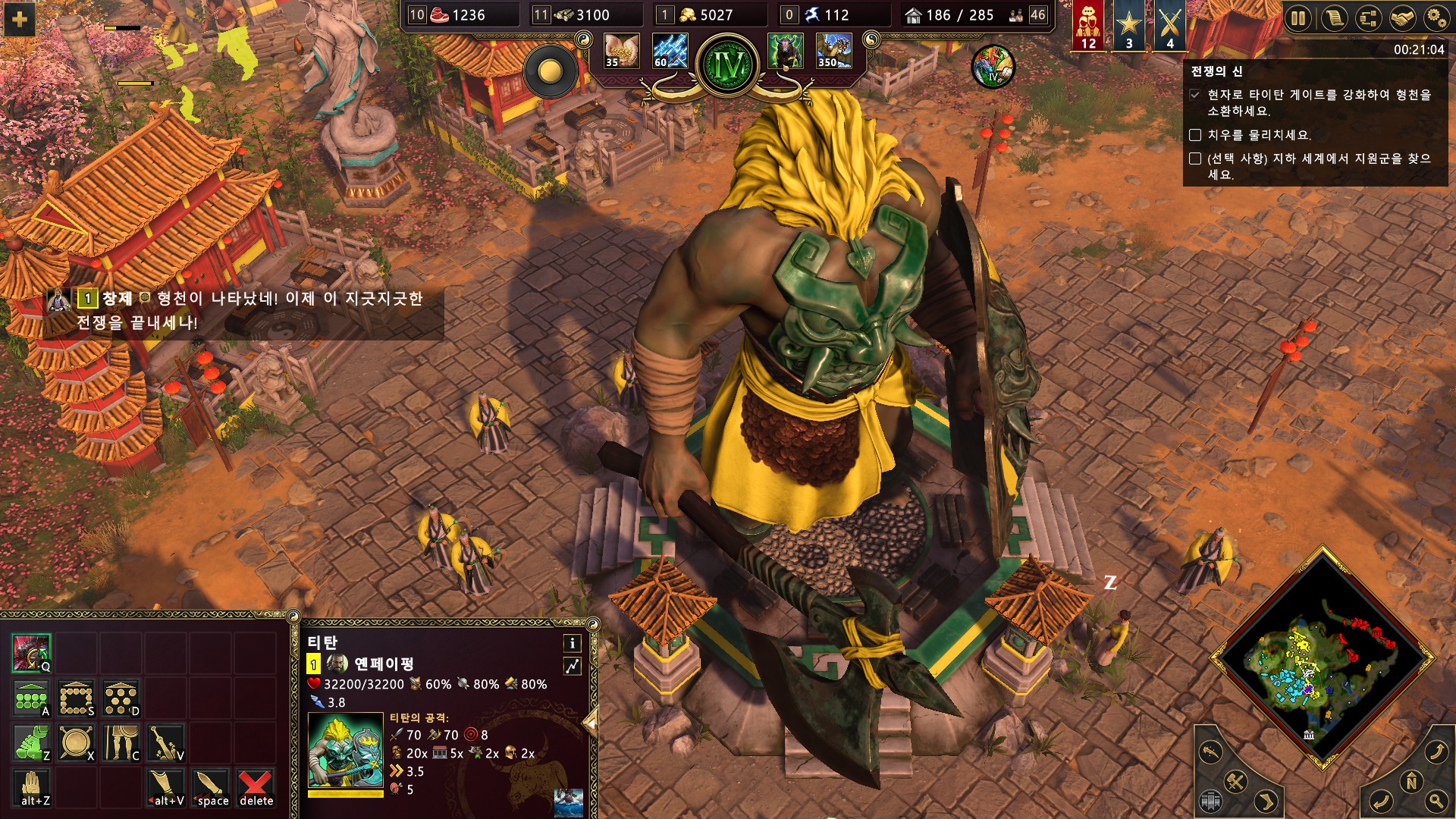Open the tech tree diagram button
Screen dimensions: 1456x819
click(1367, 18)
